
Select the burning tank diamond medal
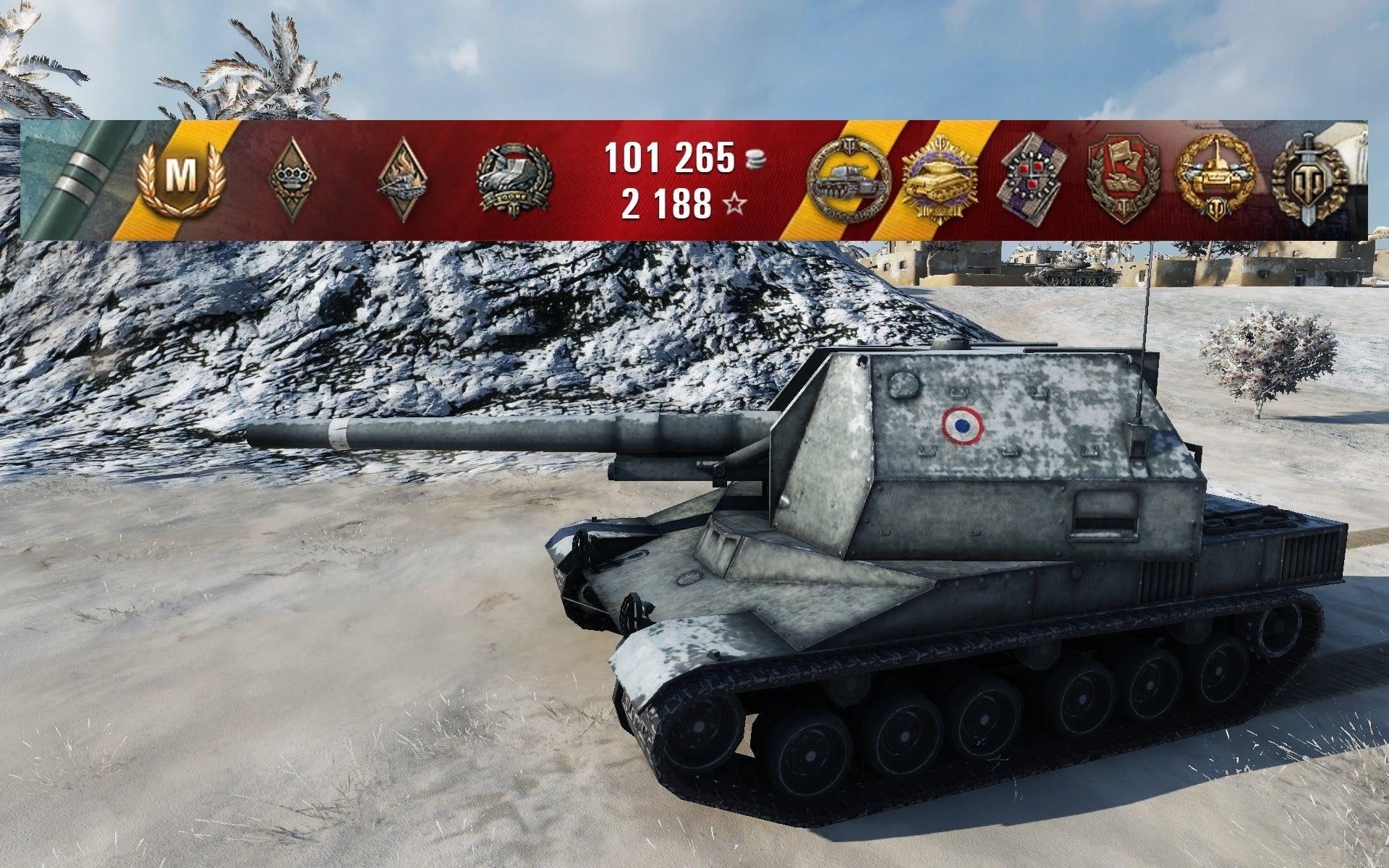tap(399, 178)
